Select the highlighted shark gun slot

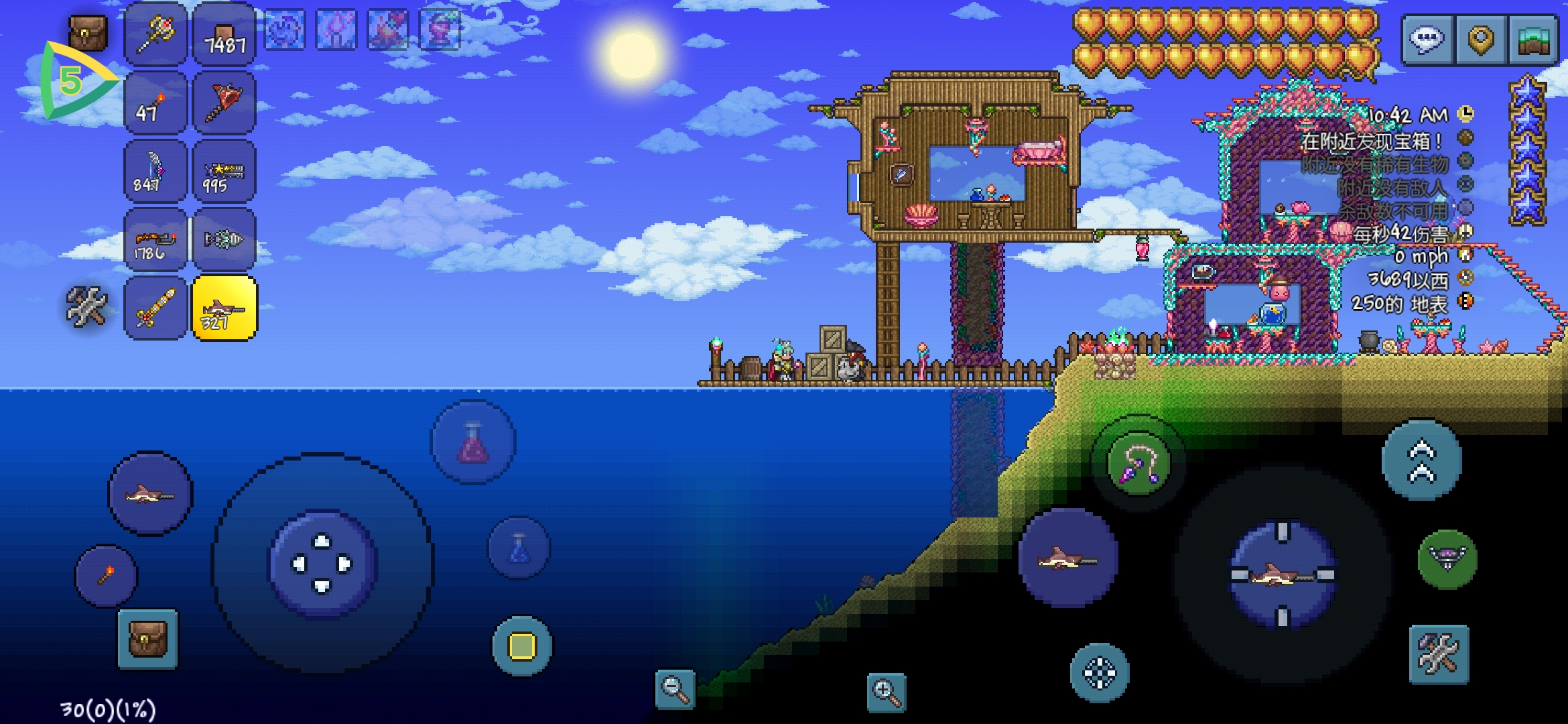click(x=224, y=308)
